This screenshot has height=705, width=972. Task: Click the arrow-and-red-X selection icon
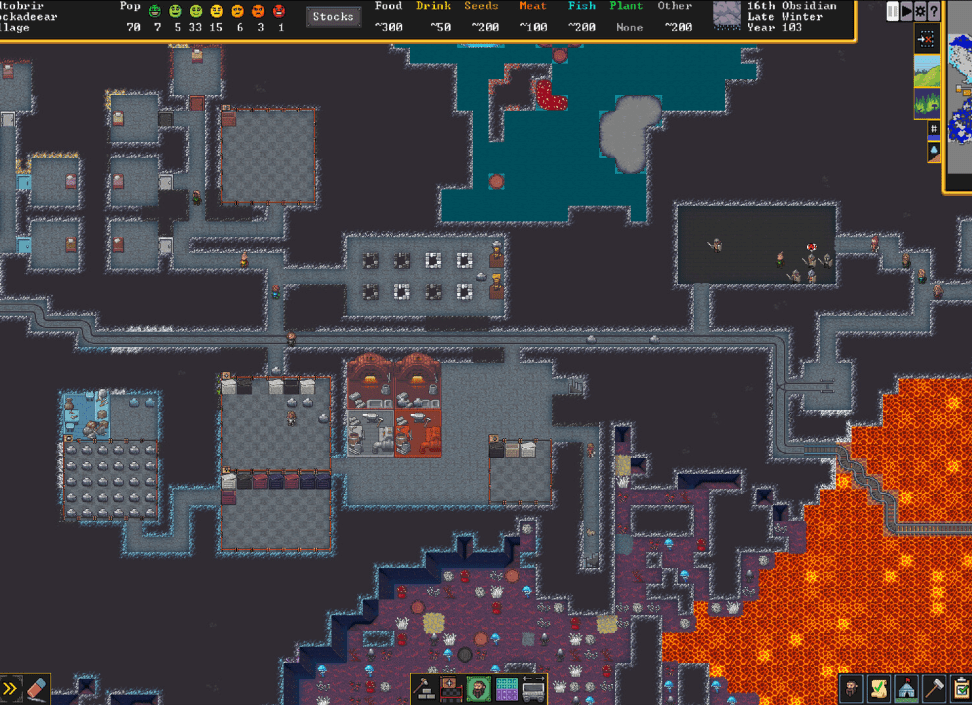pos(927,38)
